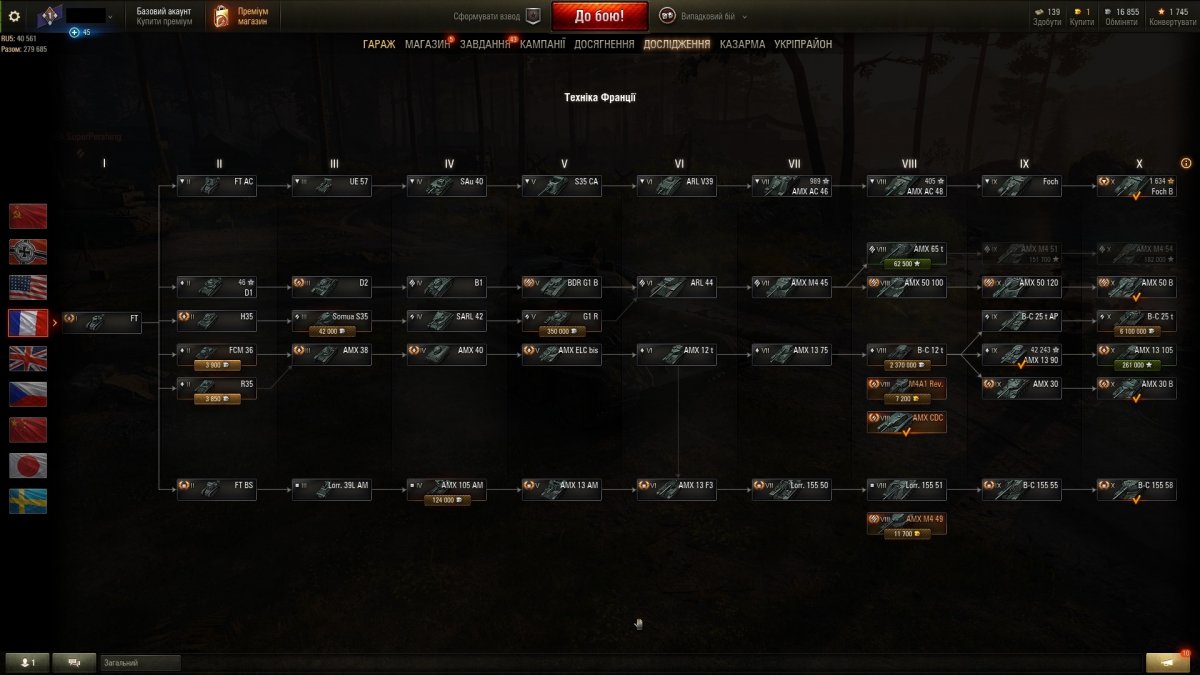Click the ARL 44 tank node
The height and width of the screenshot is (675, 1200).
click(x=676, y=288)
